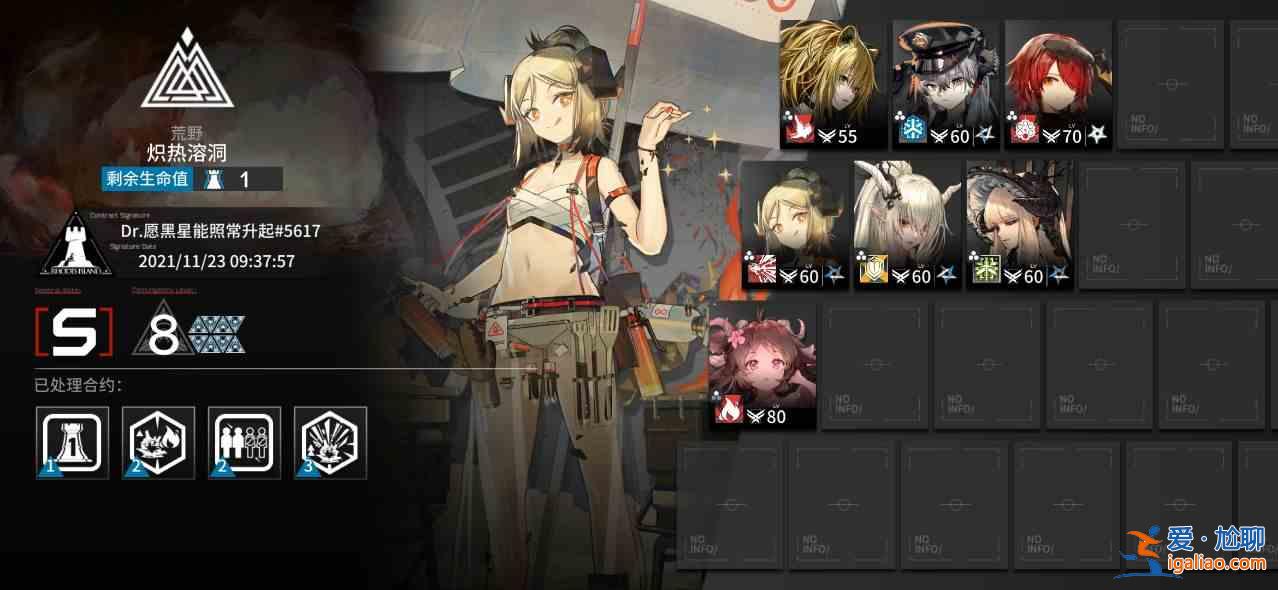
Task: Choose the red-haired operator level 70 card
Action: click(x=1058, y=84)
